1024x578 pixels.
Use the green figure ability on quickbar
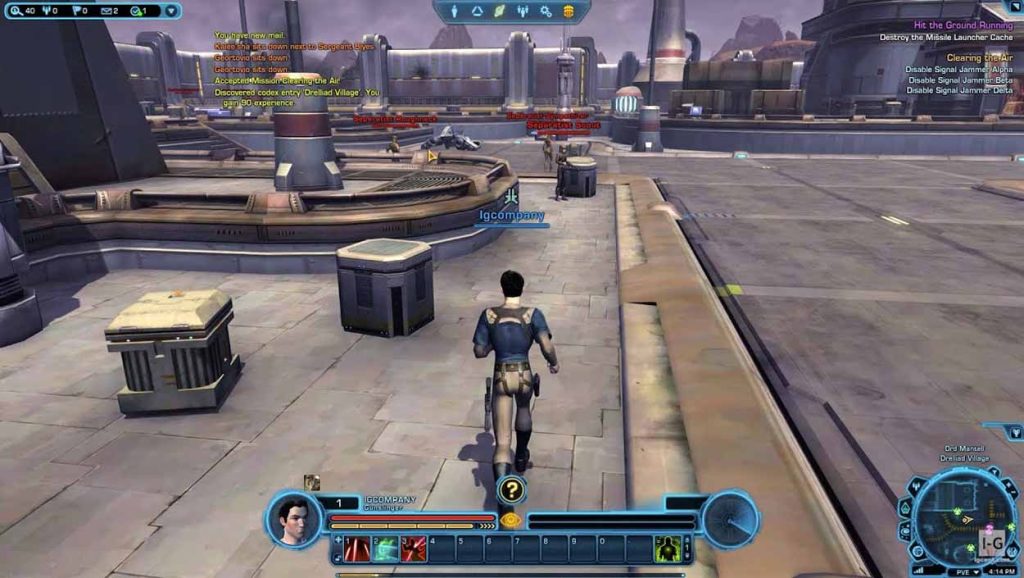pyautogui.click(x=667, y=548)
